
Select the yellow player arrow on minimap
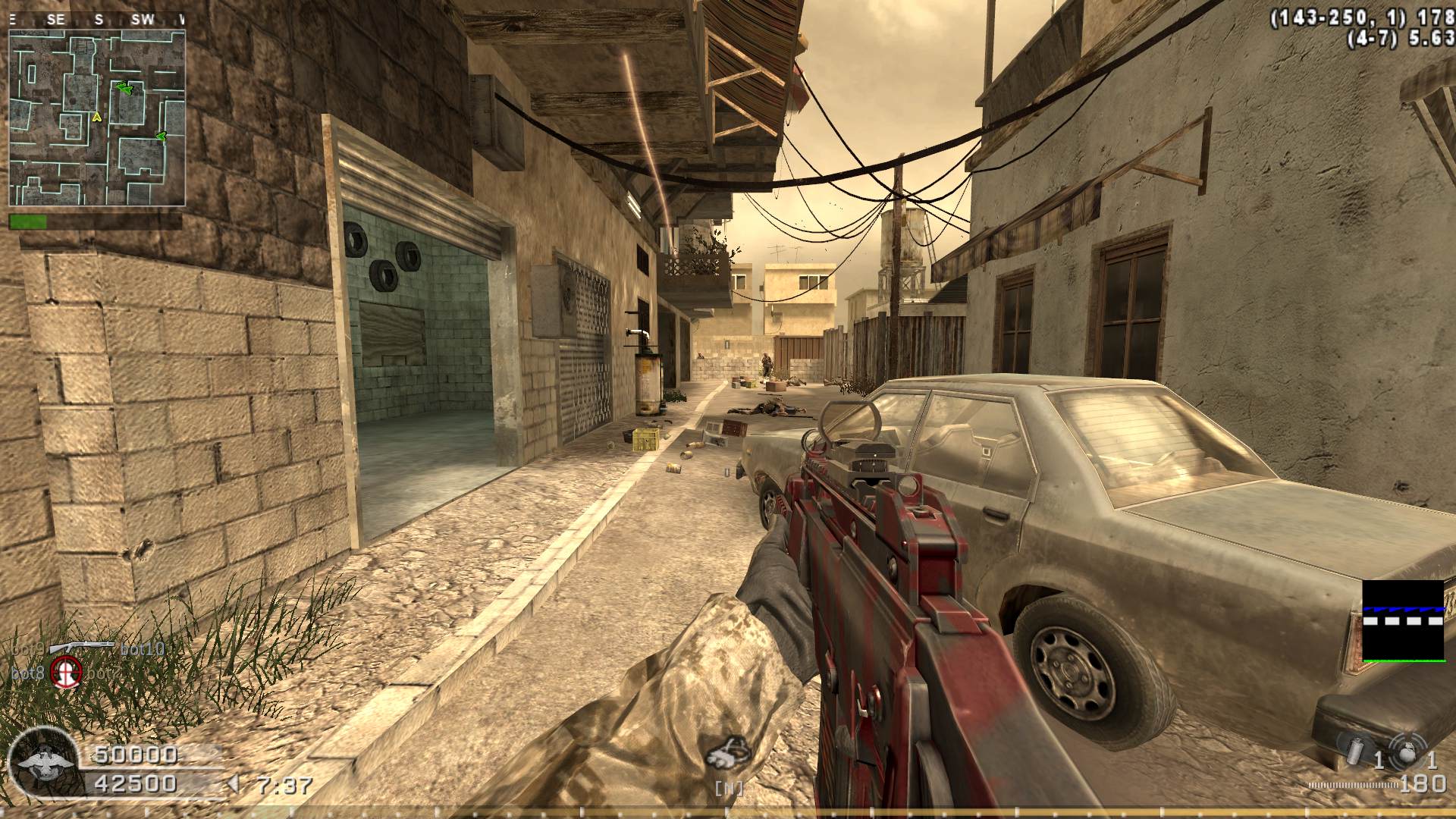click(96, 117)
